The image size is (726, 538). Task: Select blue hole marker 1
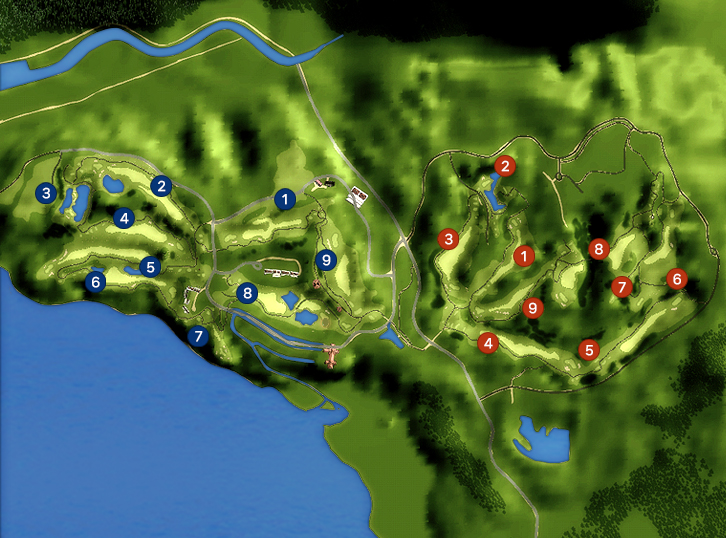click(285, 199)
